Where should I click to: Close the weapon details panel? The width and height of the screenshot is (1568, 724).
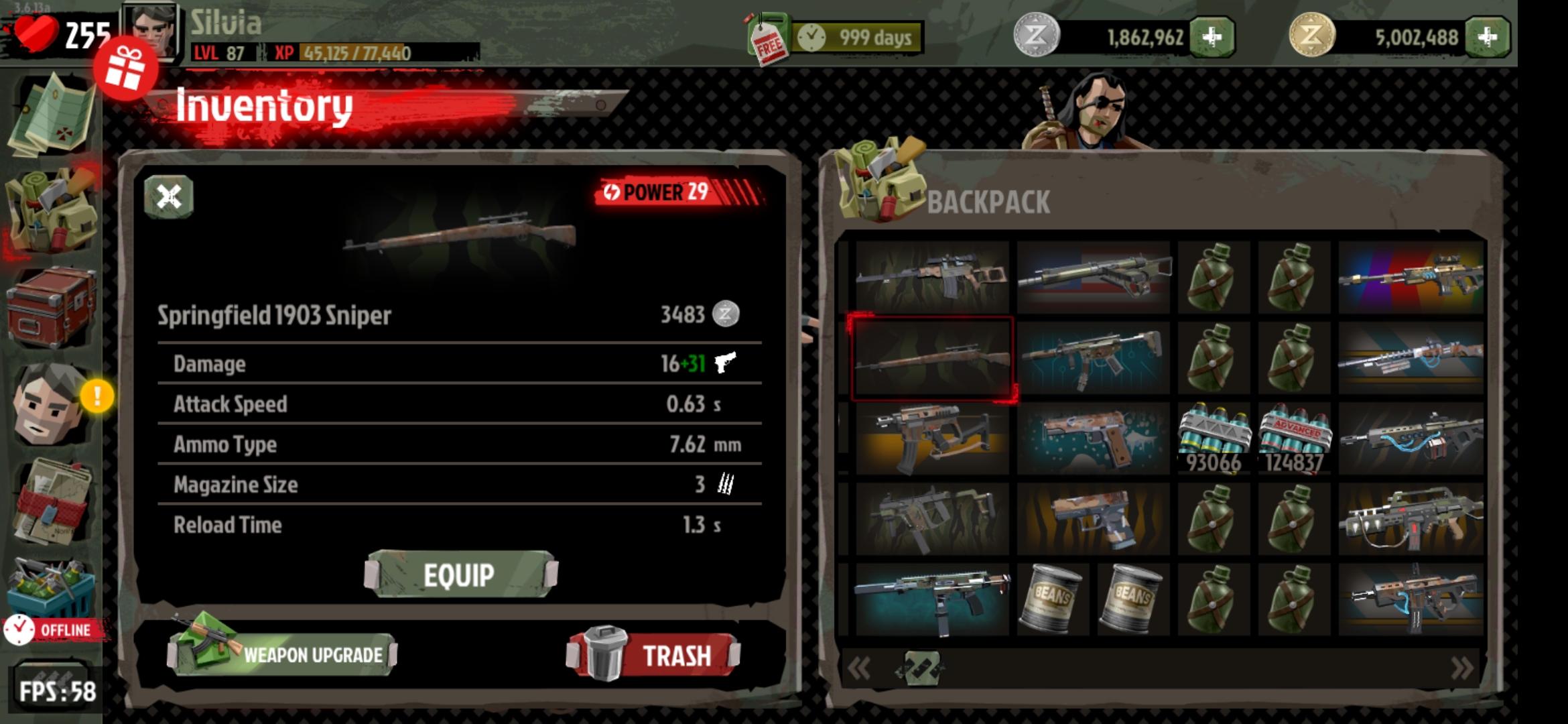[x=169, y=197]
